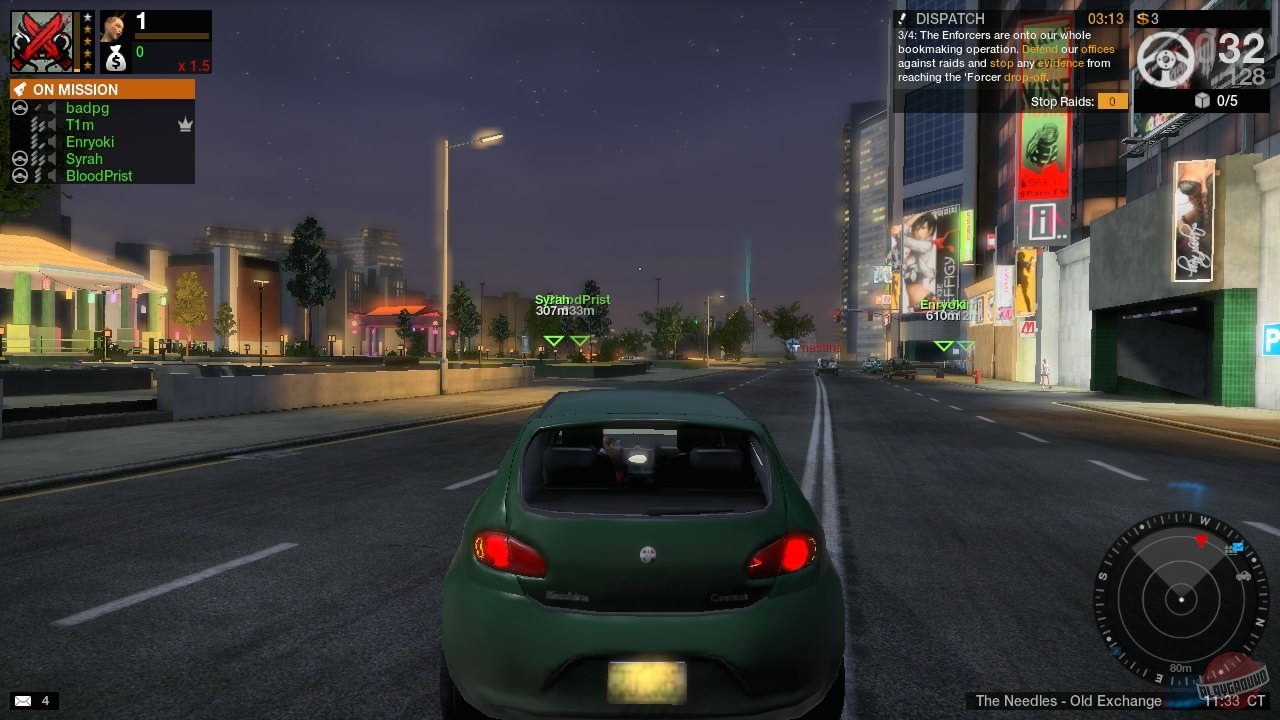1280x720 pixels.
Task: Click the Needles - Old Exchange location label
Action: 1067,701
